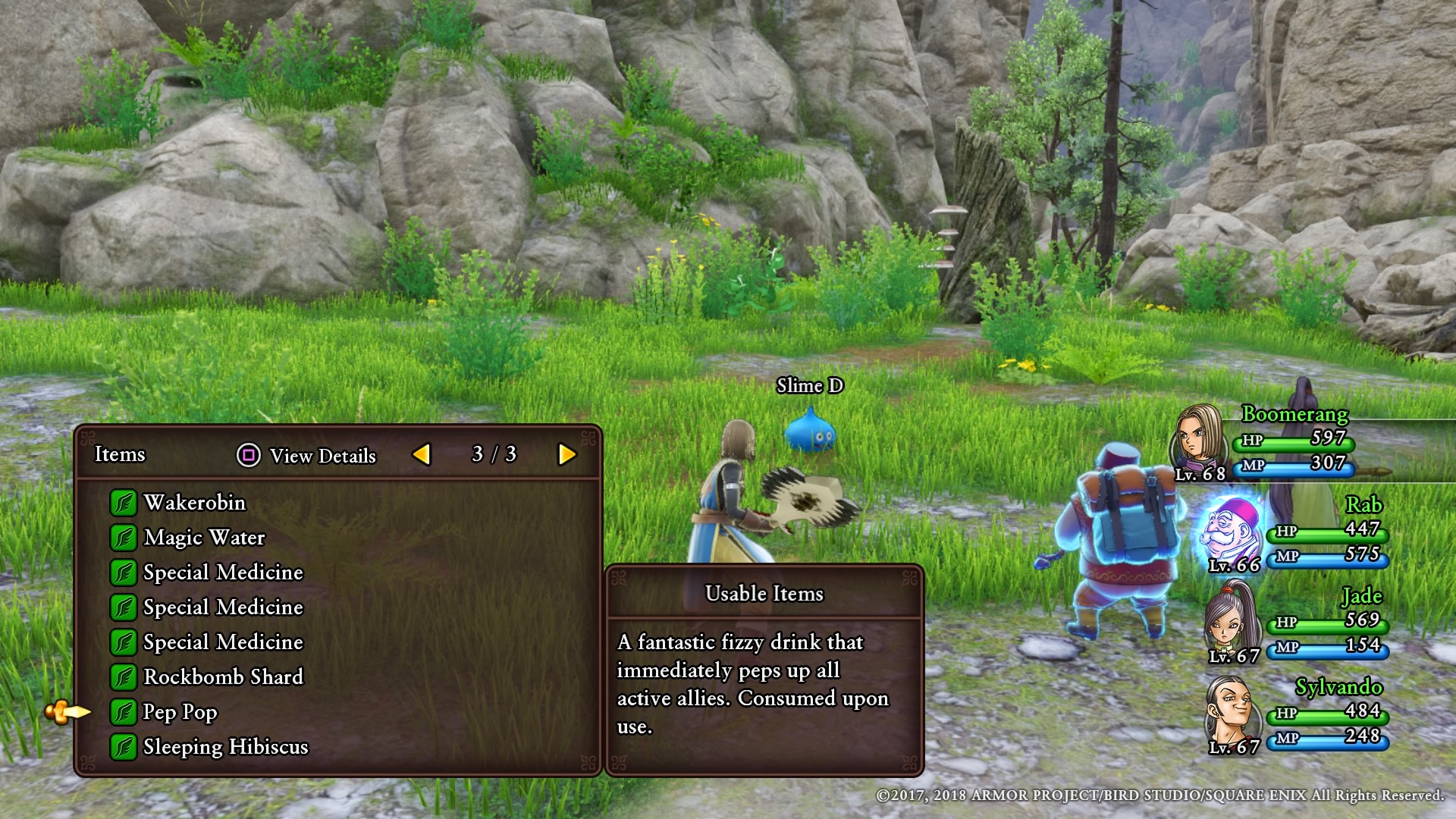Use the Pep Pop item
Viewport: 1456px width, 819px height.
click(x=180, y=712)
